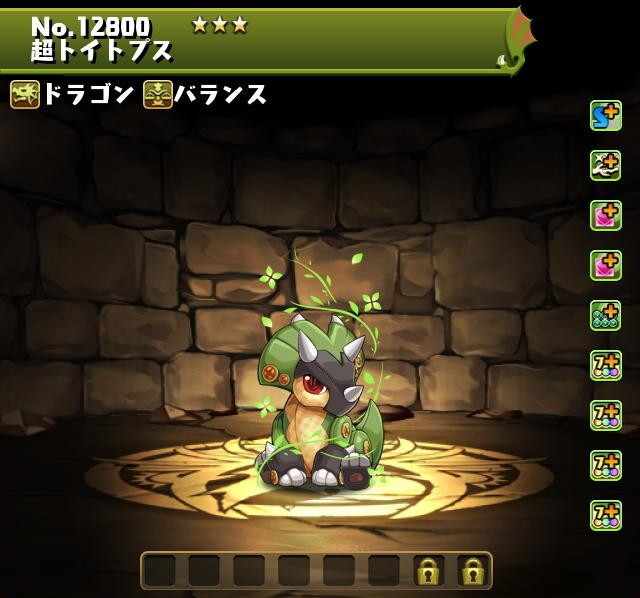Select the white-symbol awakening icon

point(605,166)
